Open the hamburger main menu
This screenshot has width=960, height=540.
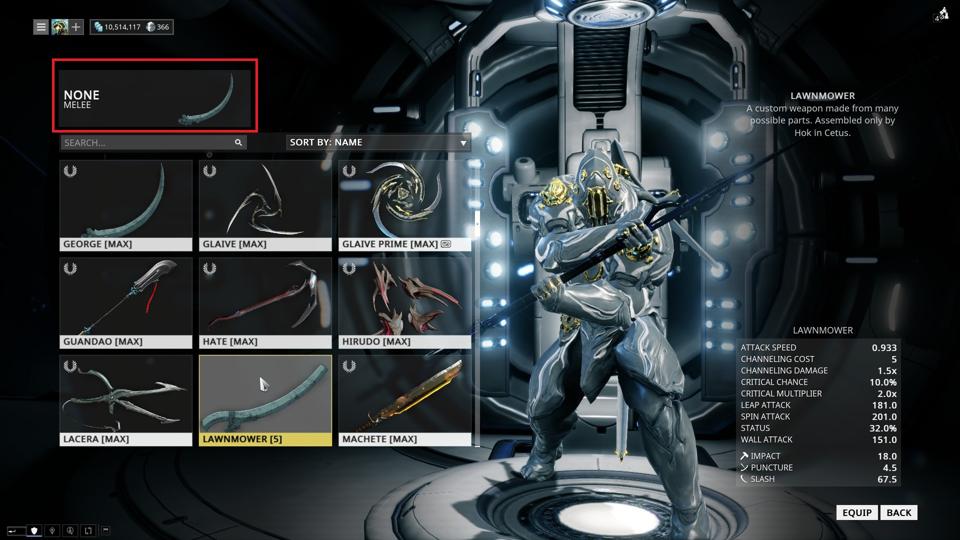tap(41, 27)
